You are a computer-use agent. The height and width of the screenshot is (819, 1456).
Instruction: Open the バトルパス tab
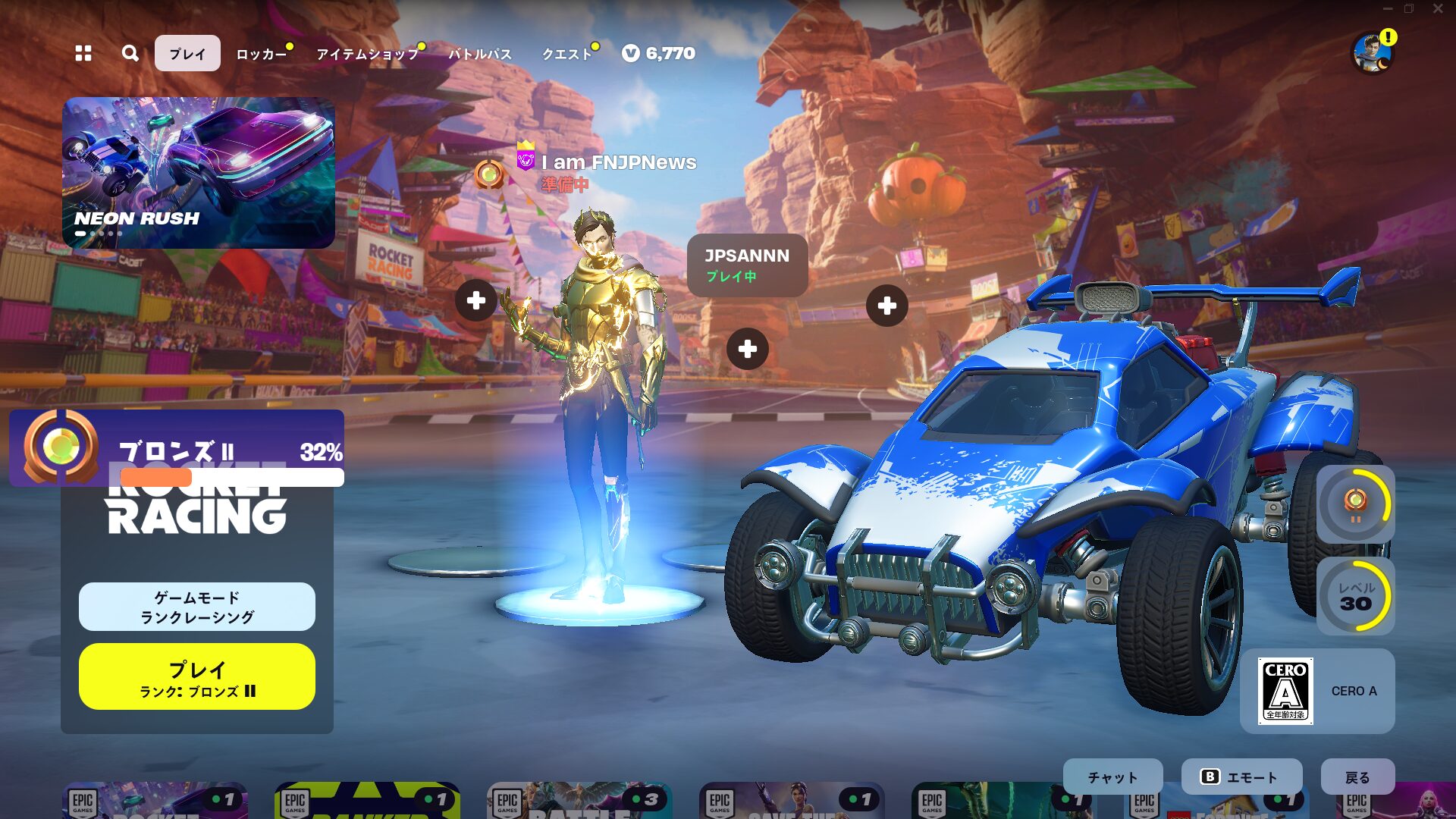(480, 54)
